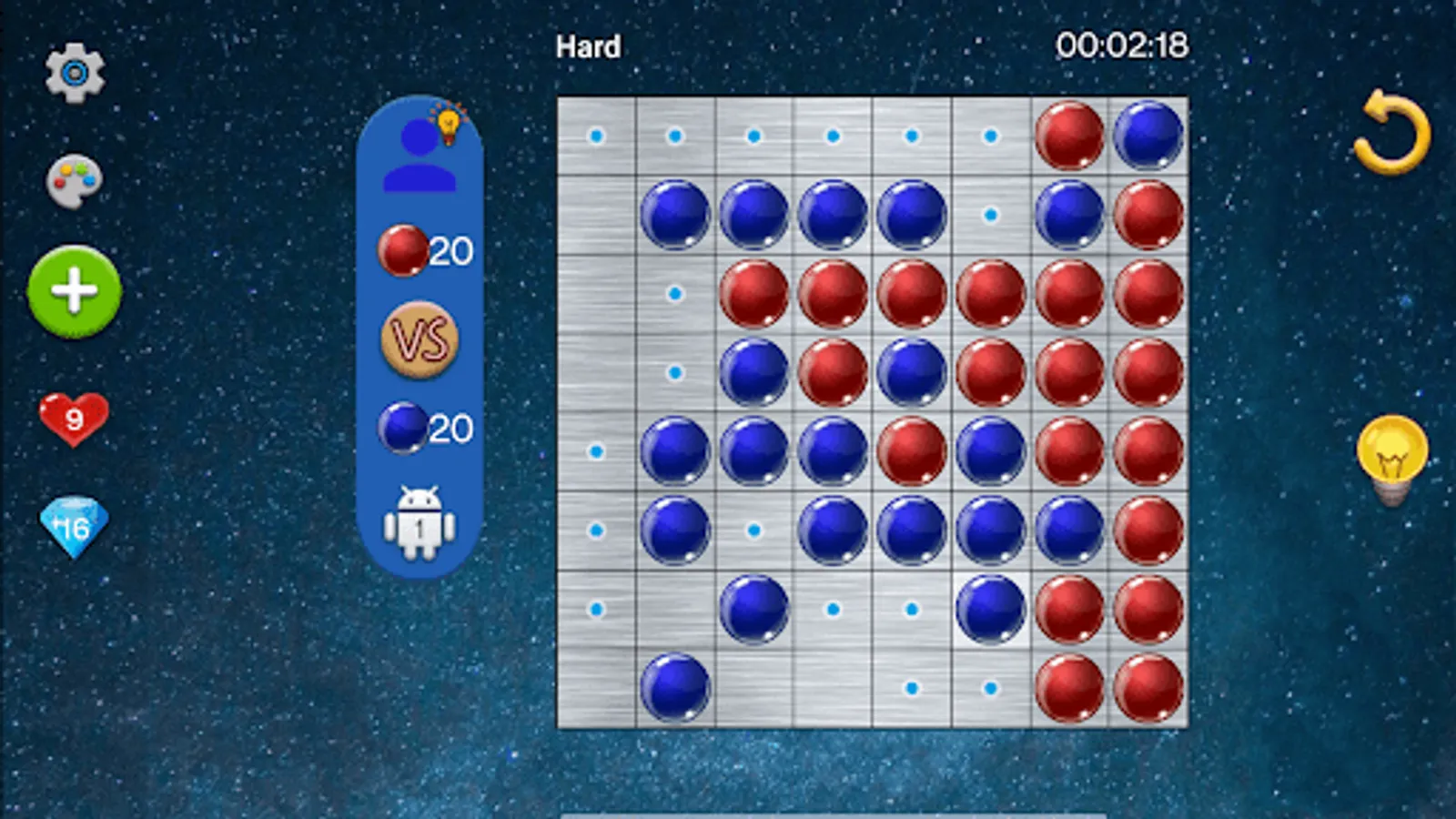Open the theme palette selector
The height and width of the screenshot is (819, 1456).
click(75, 179)
